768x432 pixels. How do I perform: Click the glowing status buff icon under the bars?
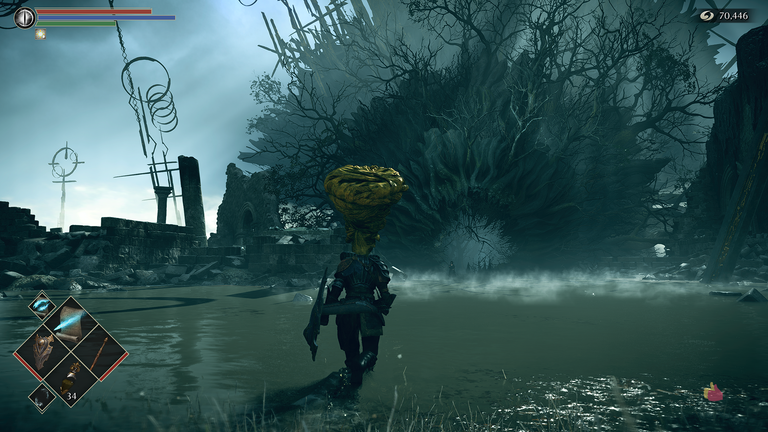click(41, 34)
